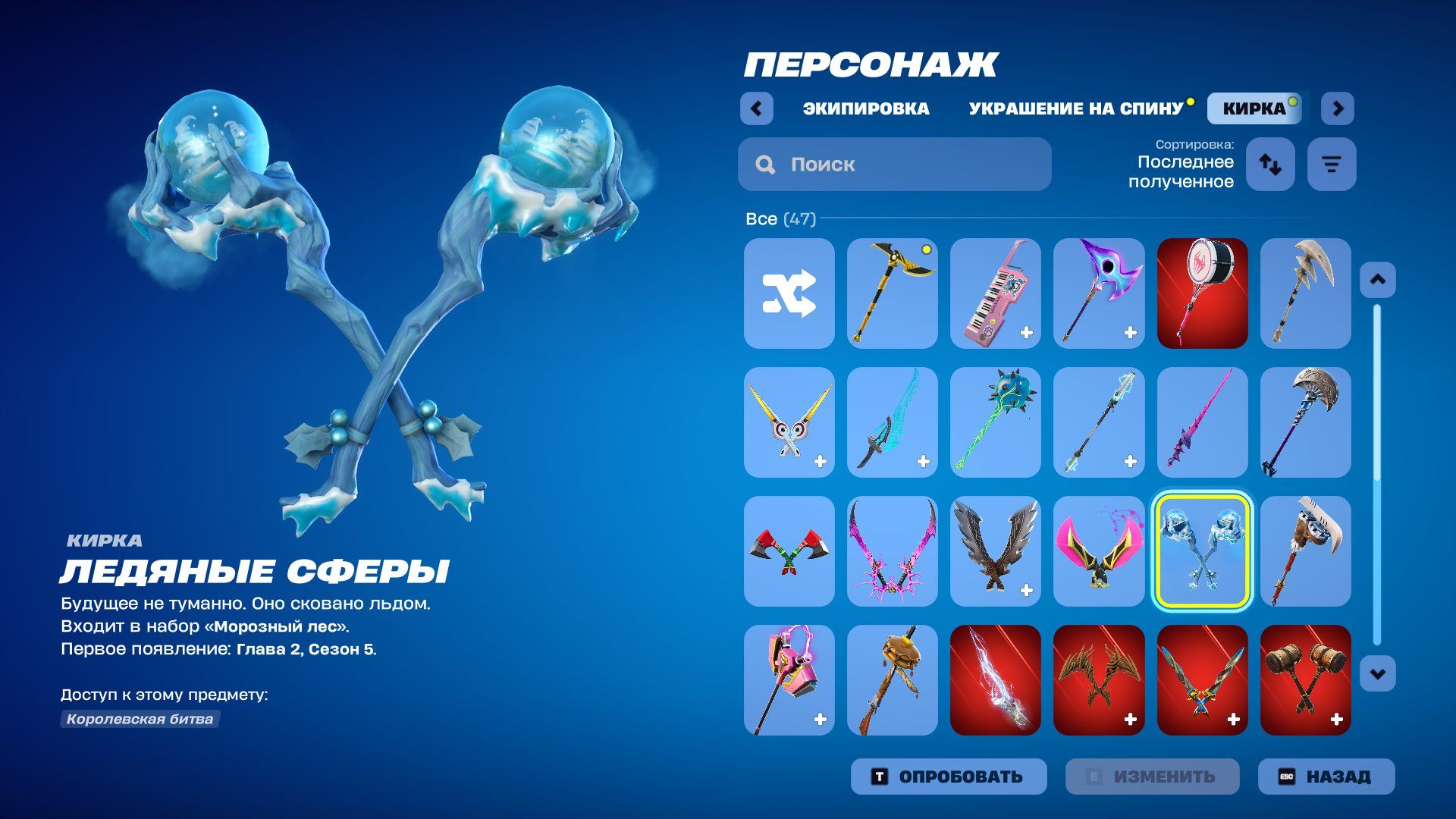Click the Поиск search field
This screenshot has width=1456, height=819.
click(x=895, y=164)
